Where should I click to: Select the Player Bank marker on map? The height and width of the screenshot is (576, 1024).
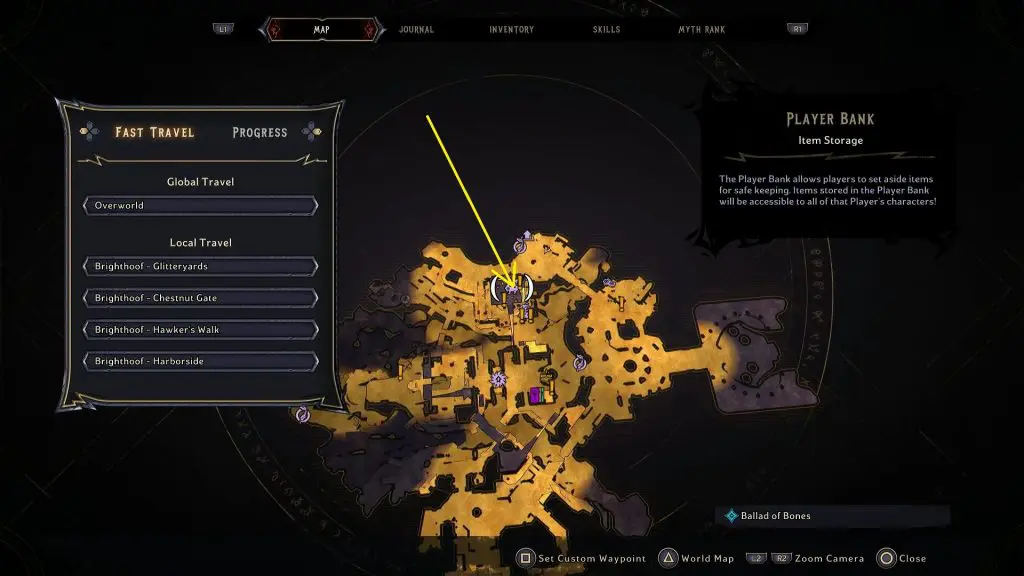coord(511,290)
